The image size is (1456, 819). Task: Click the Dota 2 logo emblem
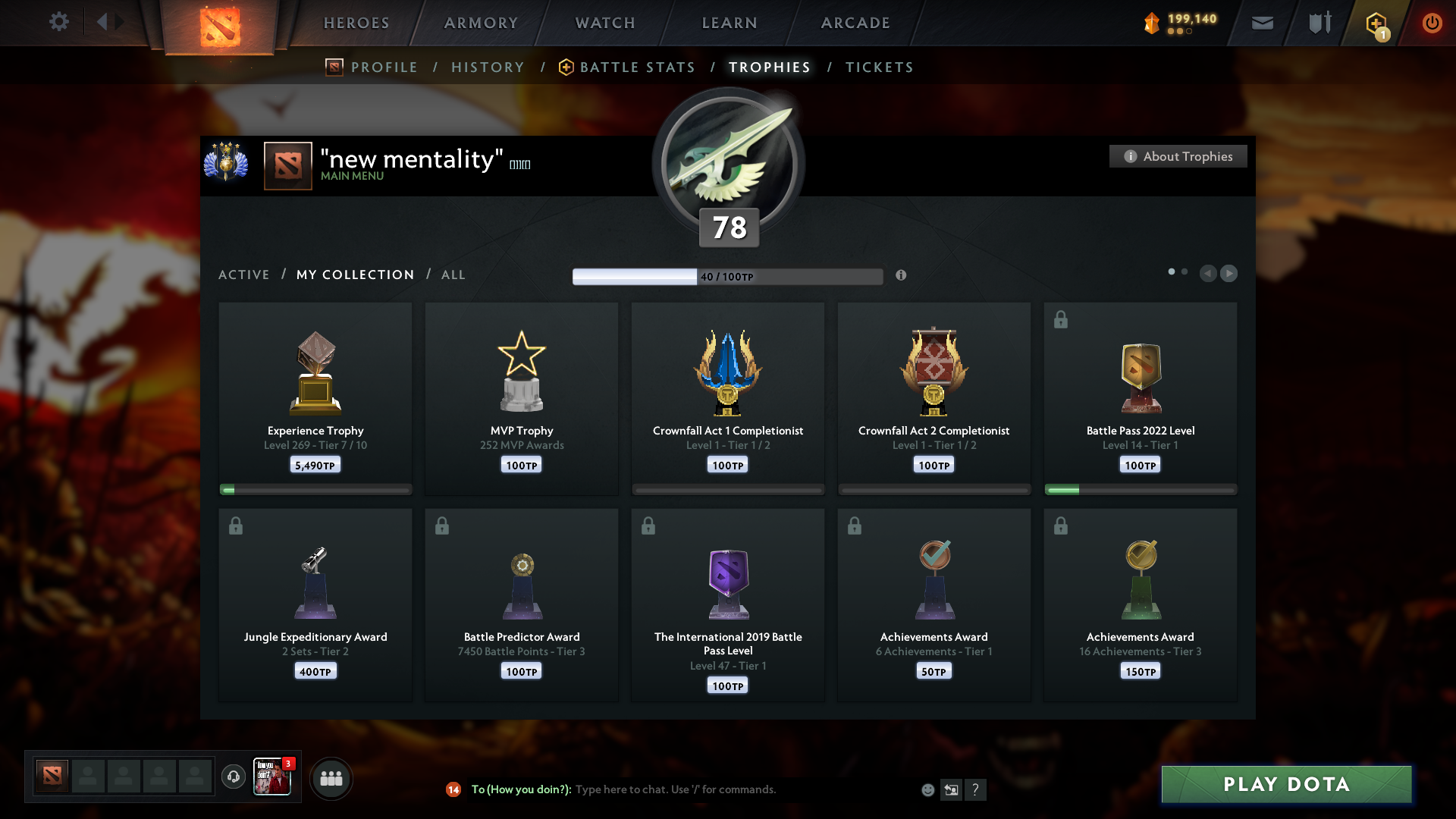pyautogui.click(x=219, y=27)
